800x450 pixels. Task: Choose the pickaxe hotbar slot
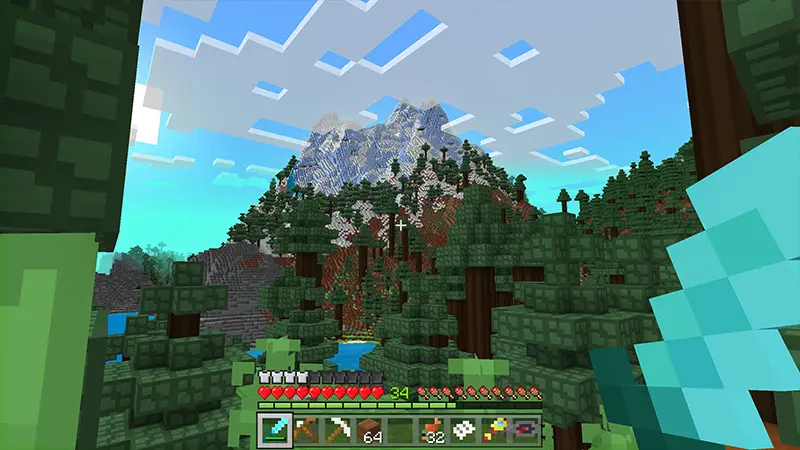click(x=337, y=429)
